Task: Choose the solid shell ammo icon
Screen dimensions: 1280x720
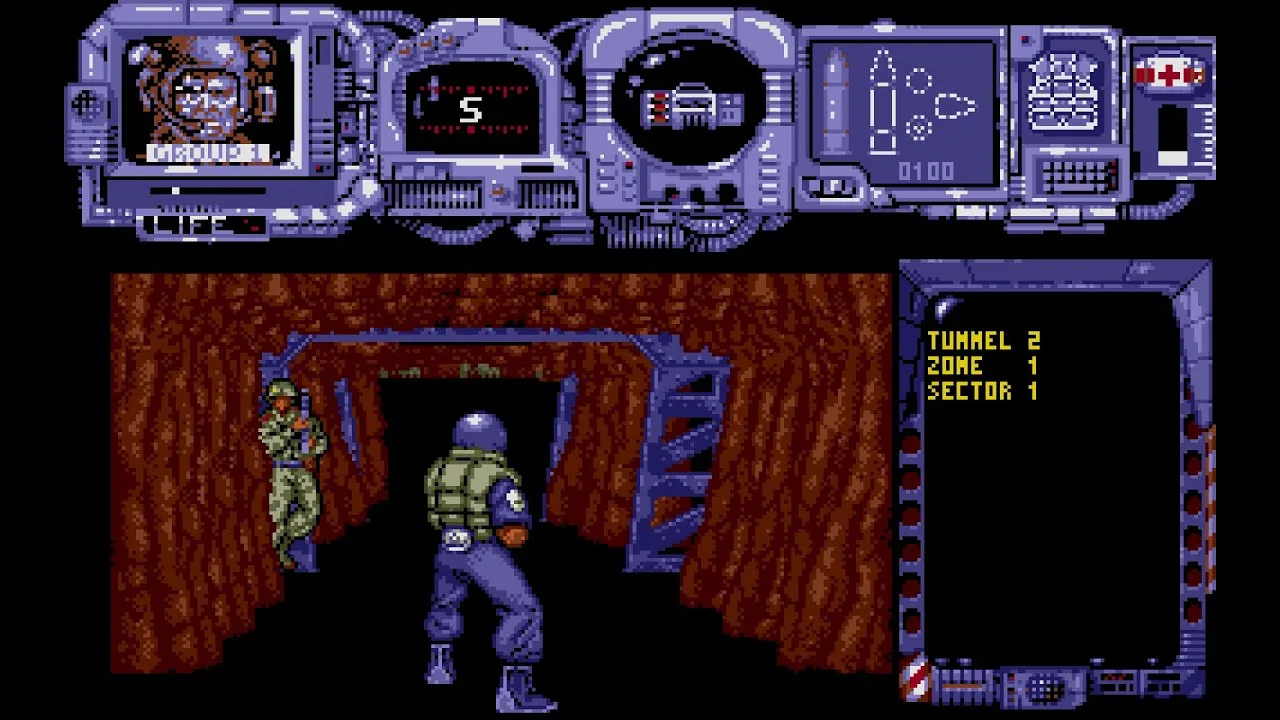Action: (x=837, y=103)
